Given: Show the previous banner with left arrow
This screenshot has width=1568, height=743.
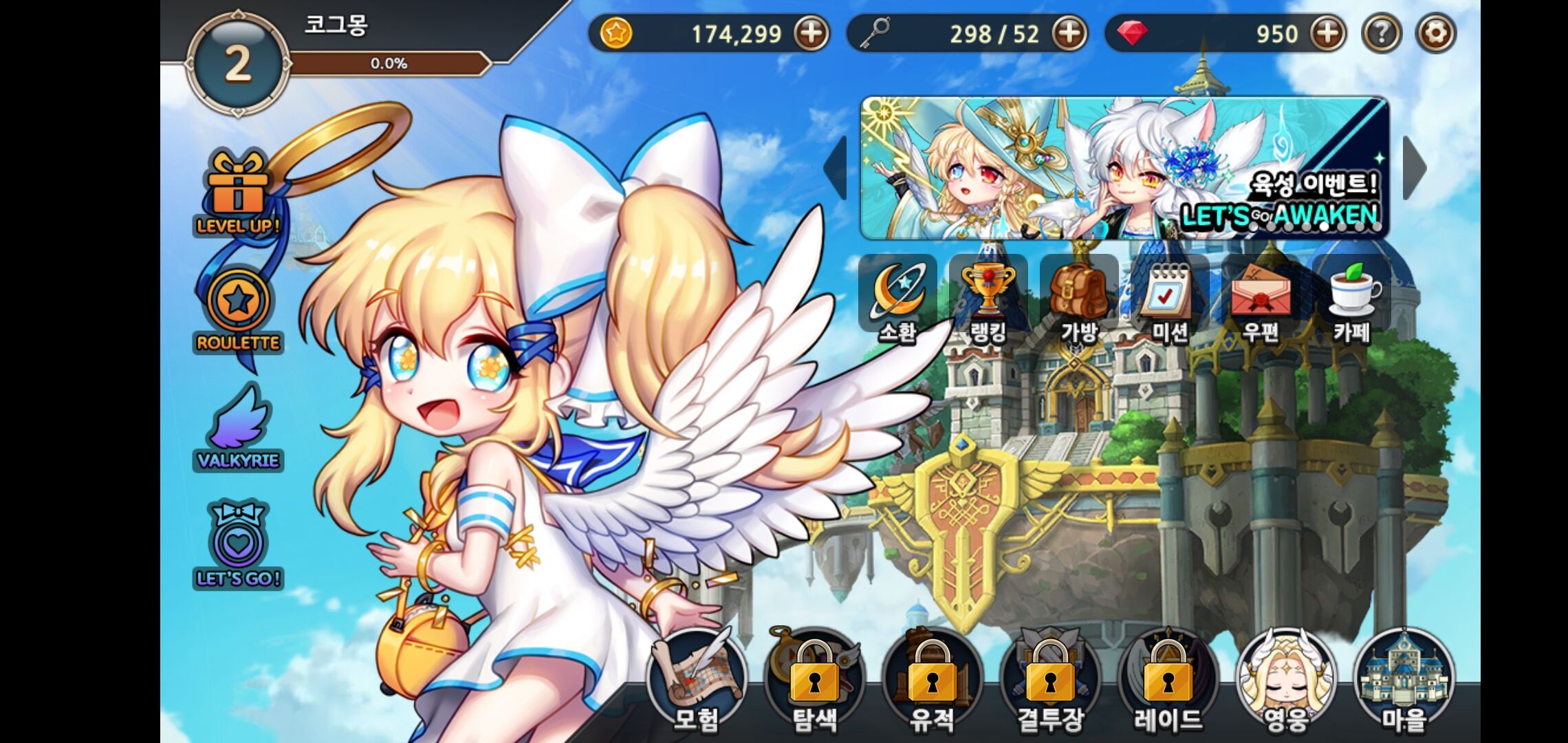Looking at the screenshot, I should pyautogui.click(x=836, y=169).
